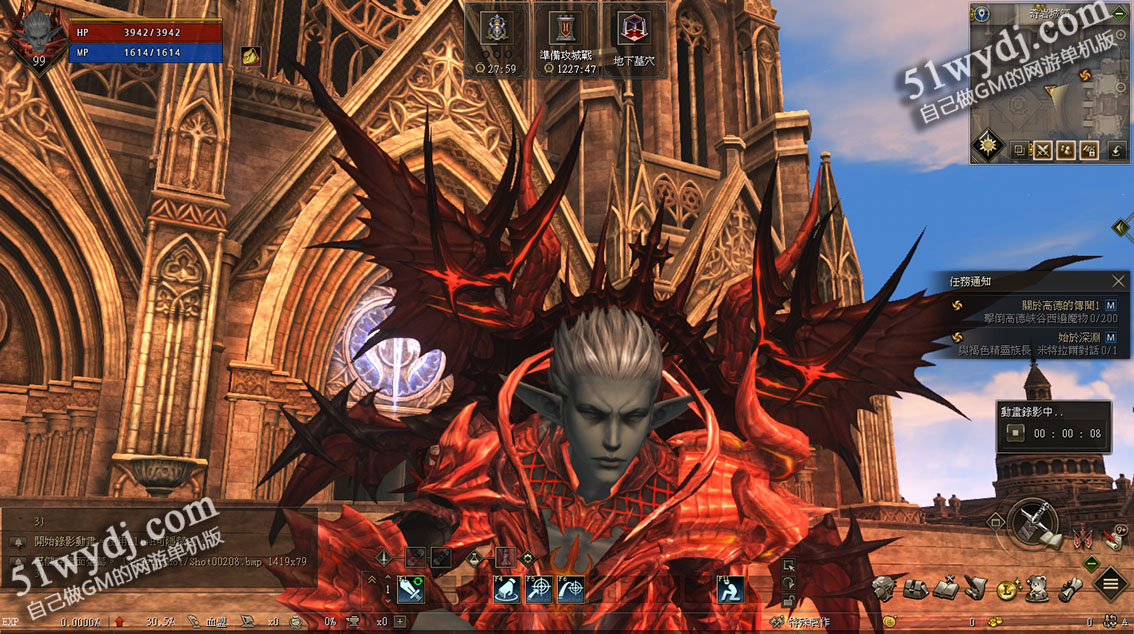The height and width of the screenshot is (634, 1134).
Task: Close the quest notification panel
Action: point(1118,282)
